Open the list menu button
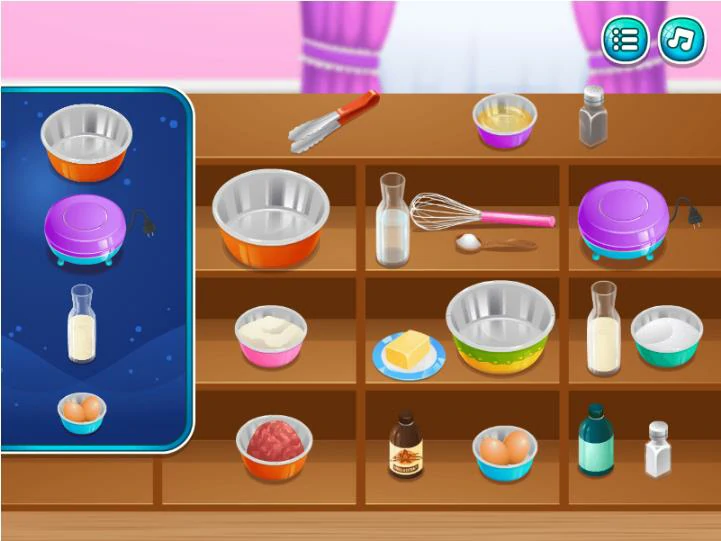The image size is (721, 541). click(625, 40)
